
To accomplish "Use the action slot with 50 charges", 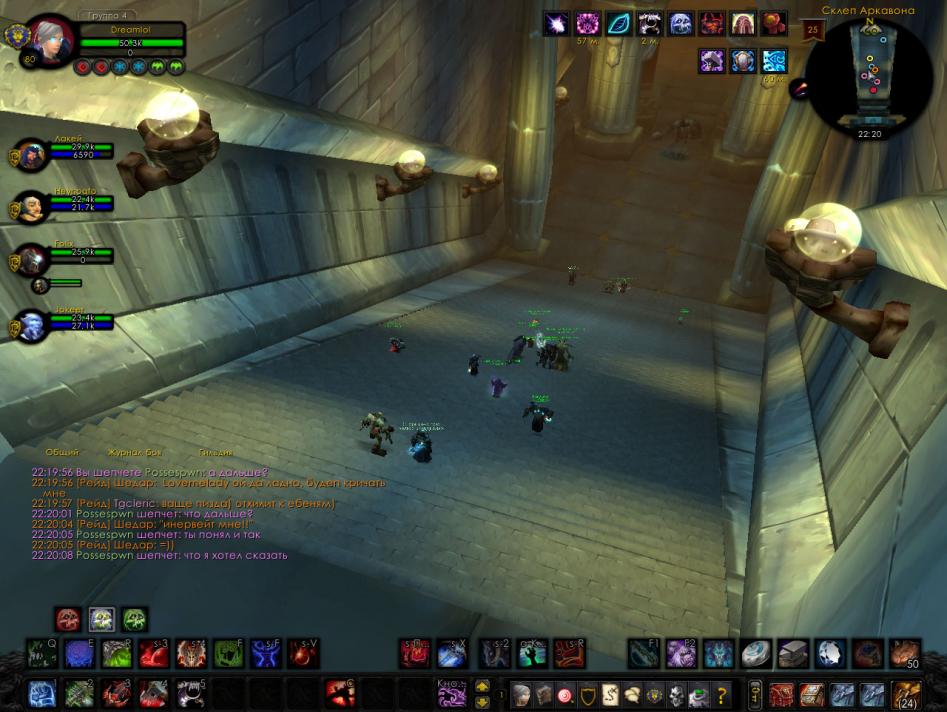I will (904, 654).
